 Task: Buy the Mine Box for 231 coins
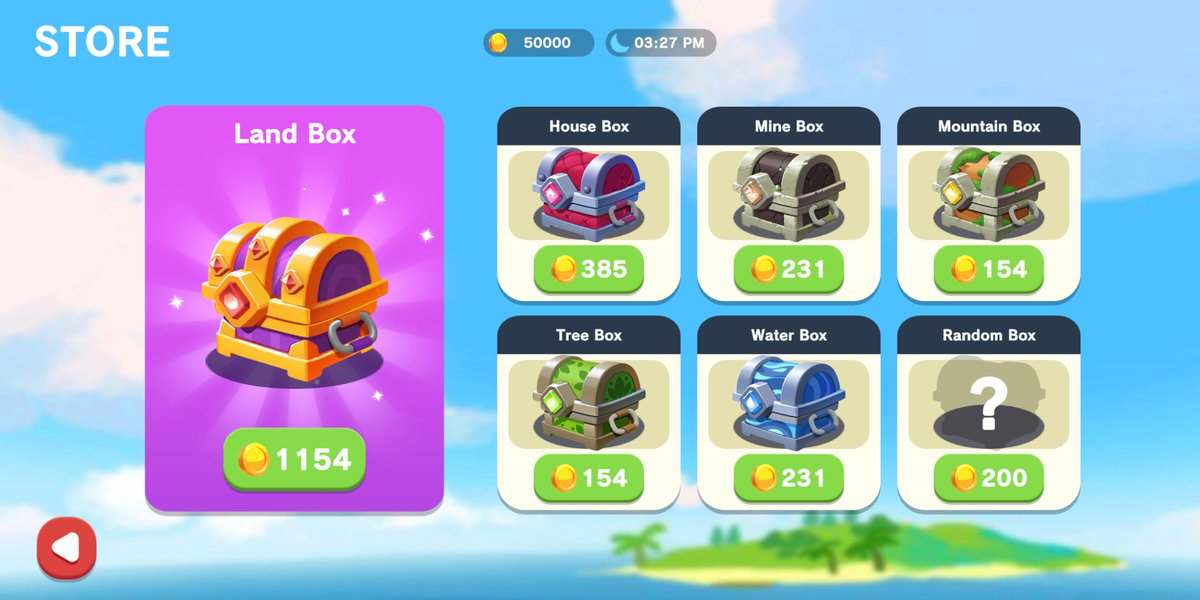(788, 269)
